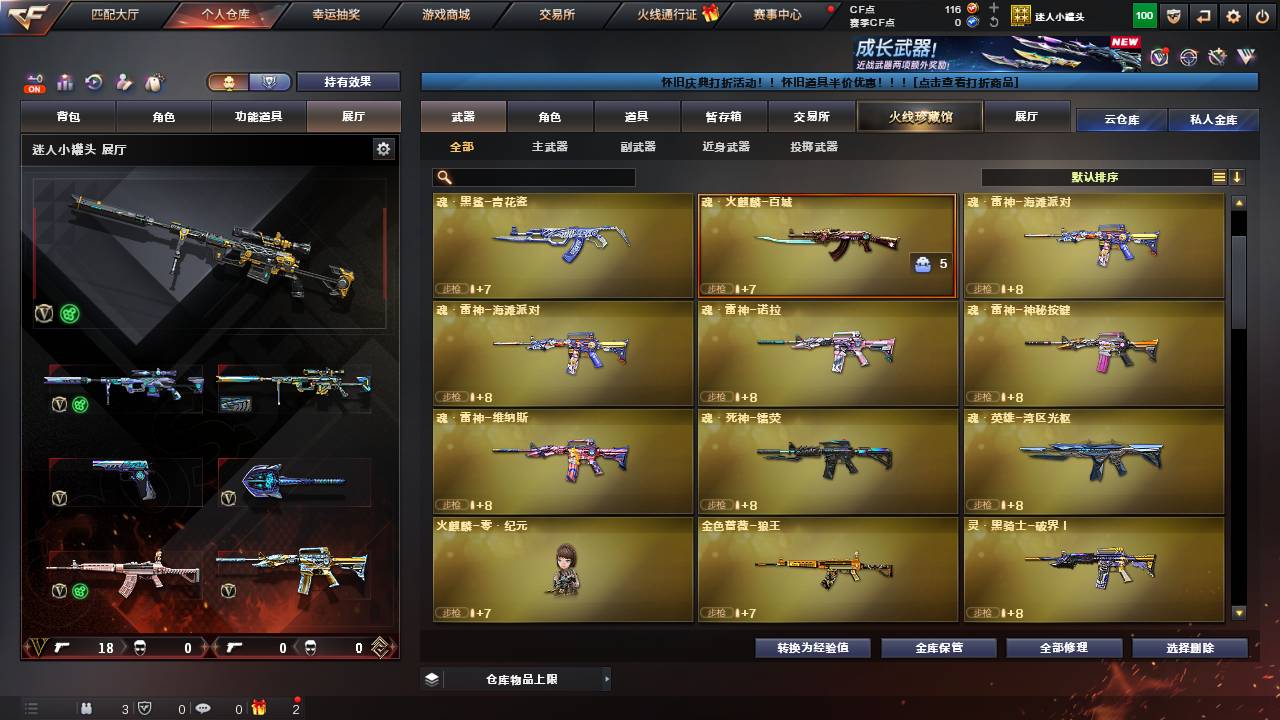The height and width of the screenshot is (720, 1280).
Task: Click the 全部修理 repair button
Action: [1063, 648]
